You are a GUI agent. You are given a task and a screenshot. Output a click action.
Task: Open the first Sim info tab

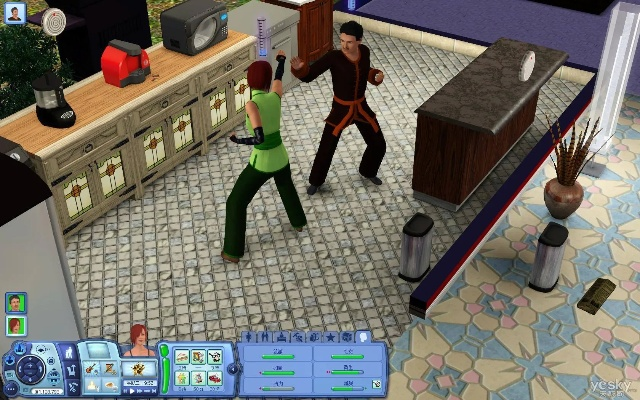click(249, 337)
